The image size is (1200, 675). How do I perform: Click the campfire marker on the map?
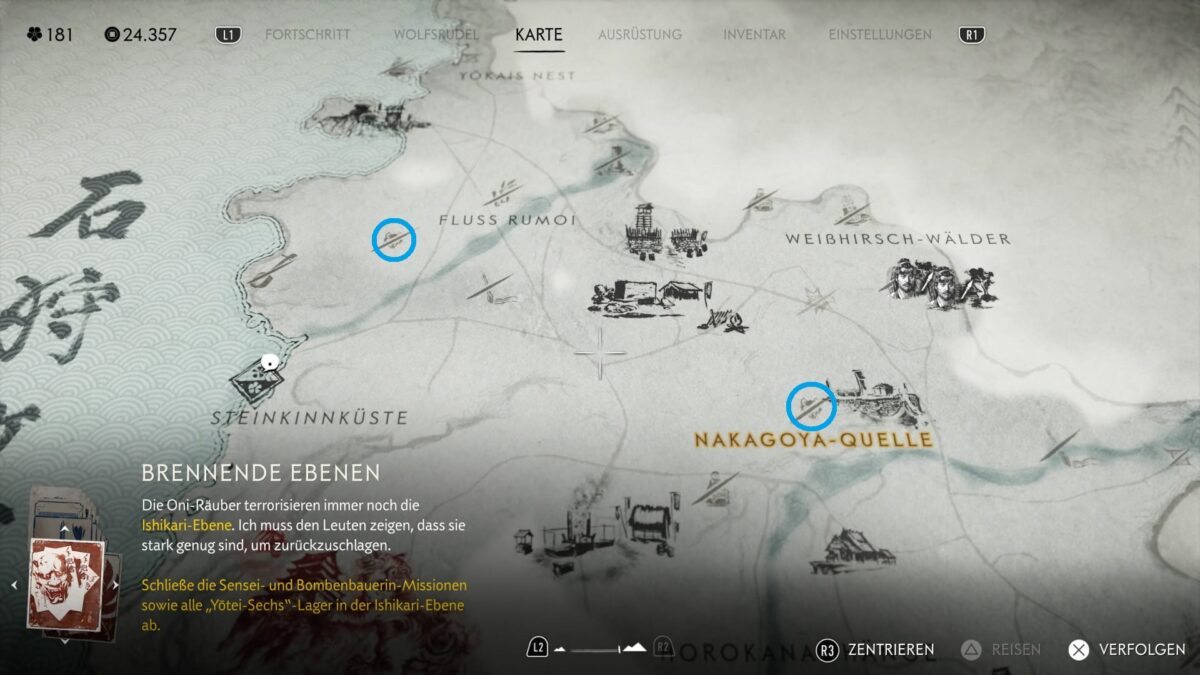pos(728,321)
